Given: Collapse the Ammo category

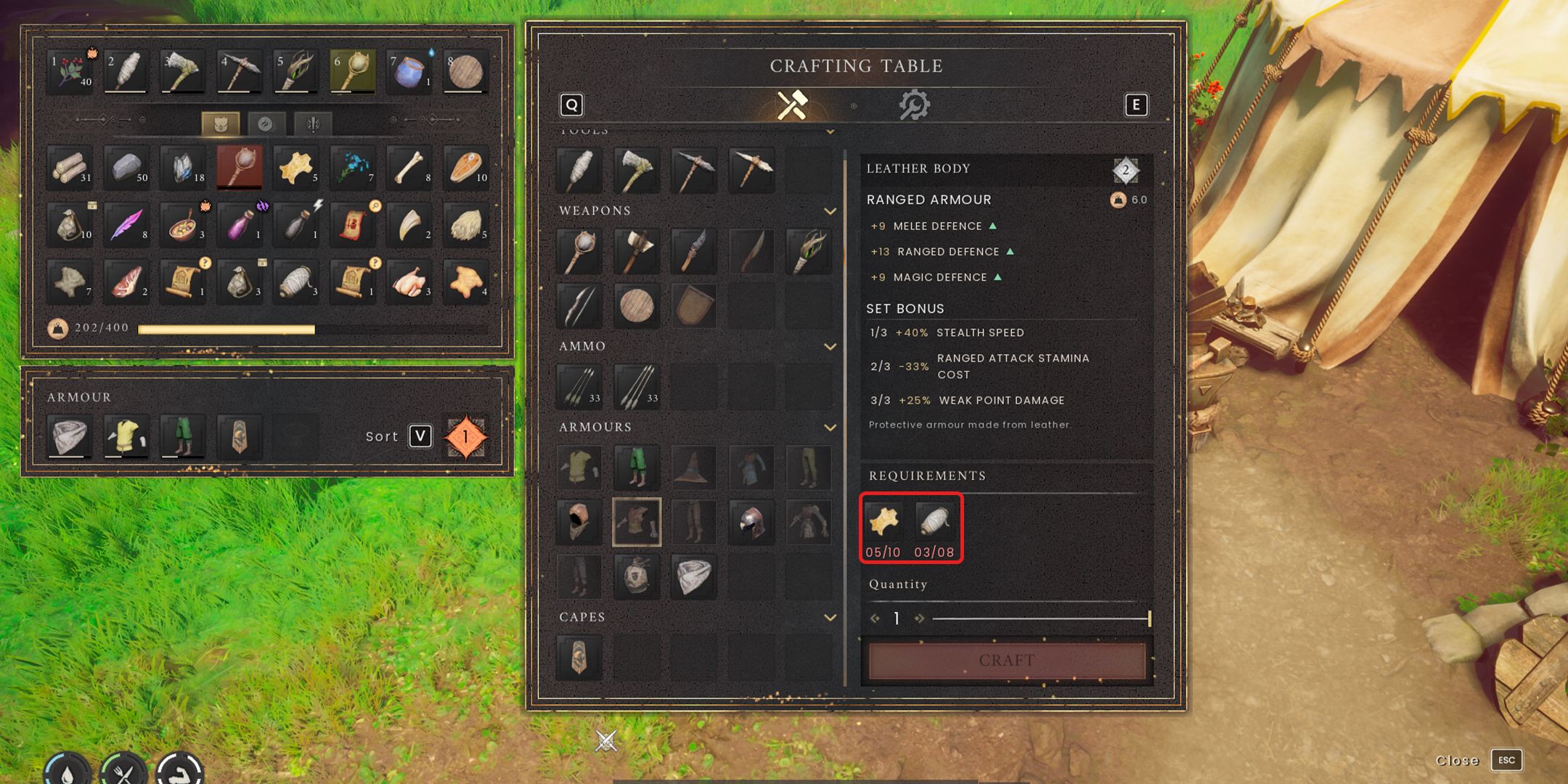Looking at the screenshot, I should click(x=830, y=347).
